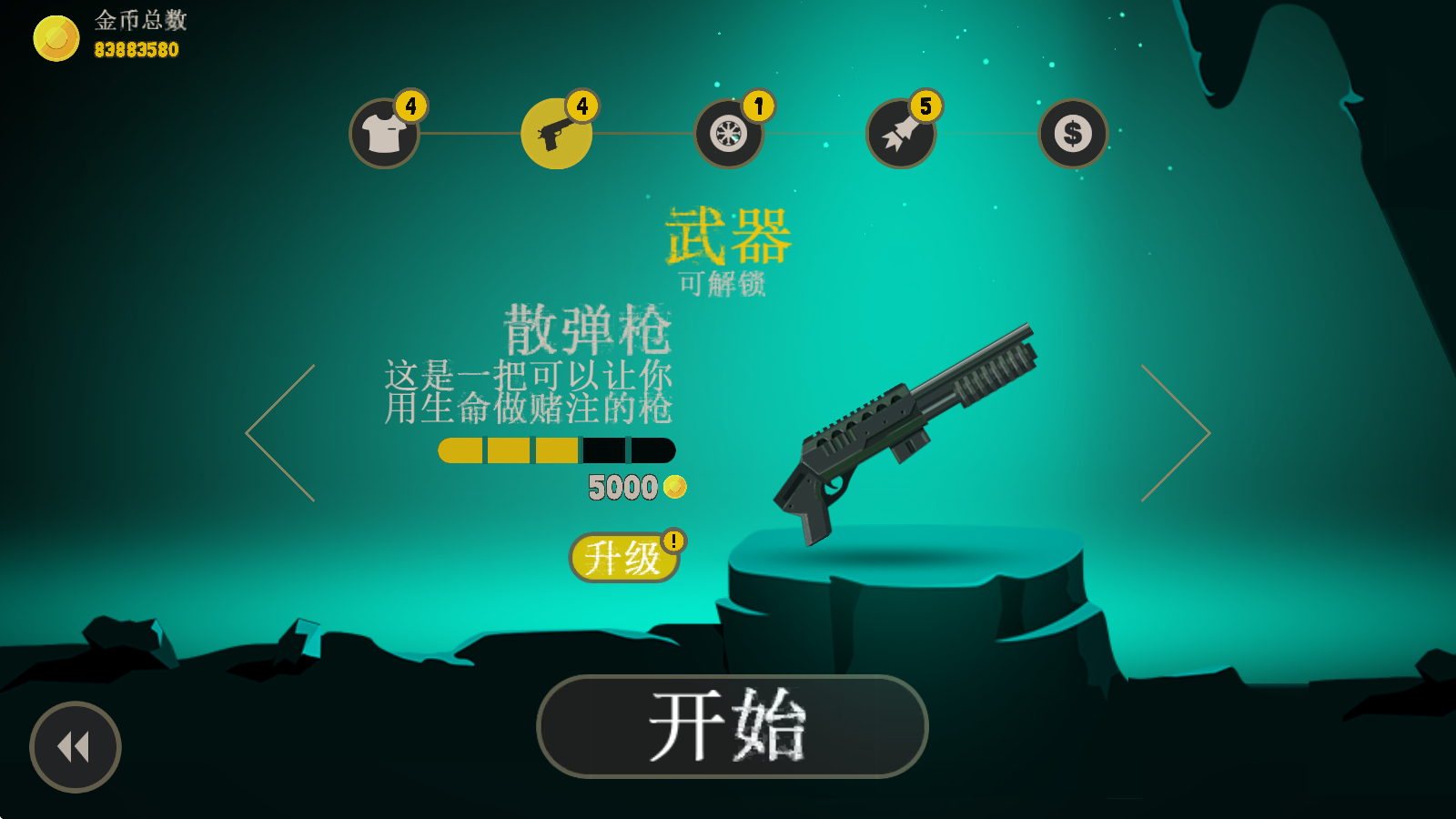Open the dollar shop category icon
The height and width of the screenshot is (819, 1456).
(x=1072, y=135)
